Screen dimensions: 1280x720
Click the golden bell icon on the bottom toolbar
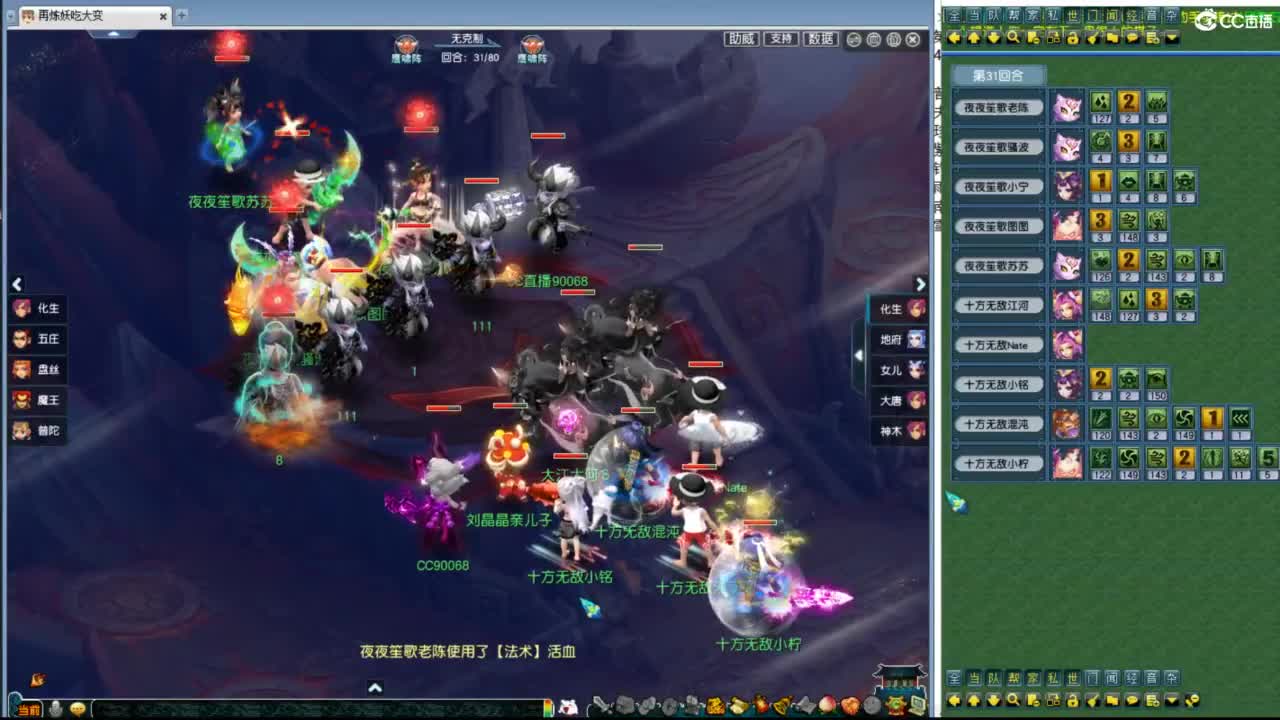783,705
